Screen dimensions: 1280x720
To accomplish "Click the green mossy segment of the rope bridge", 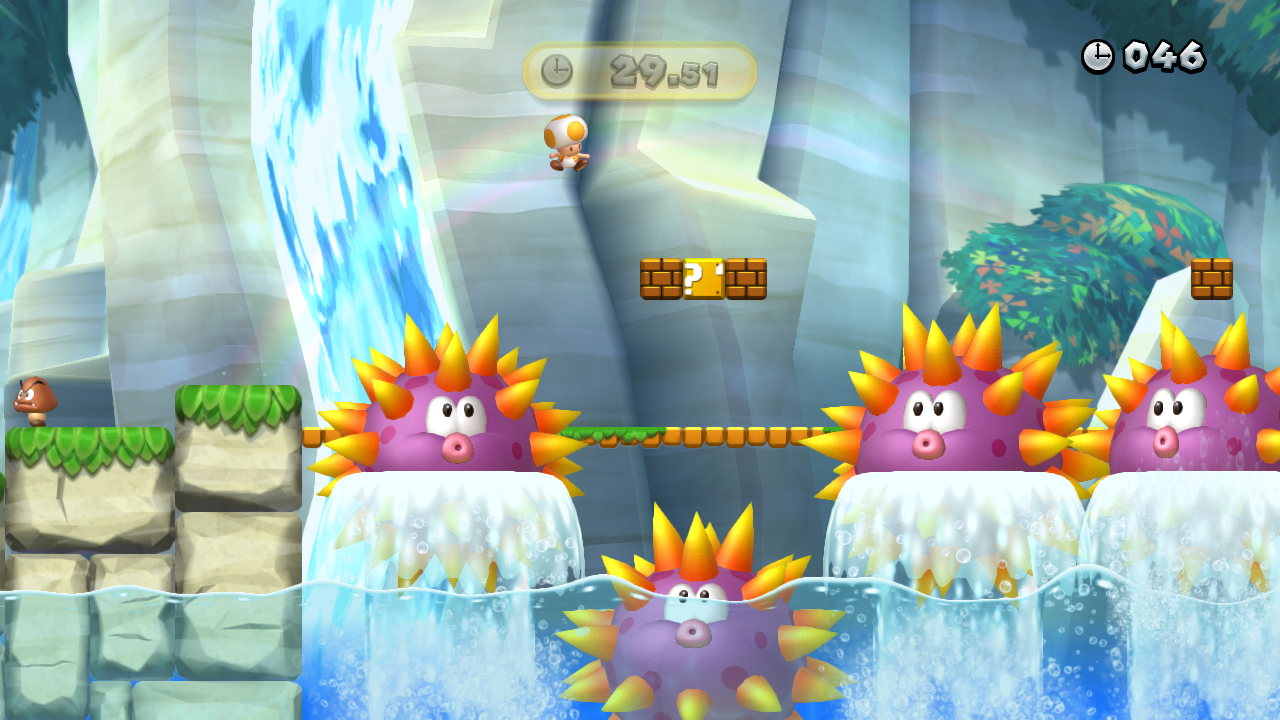I will click(x=615, y=433).
